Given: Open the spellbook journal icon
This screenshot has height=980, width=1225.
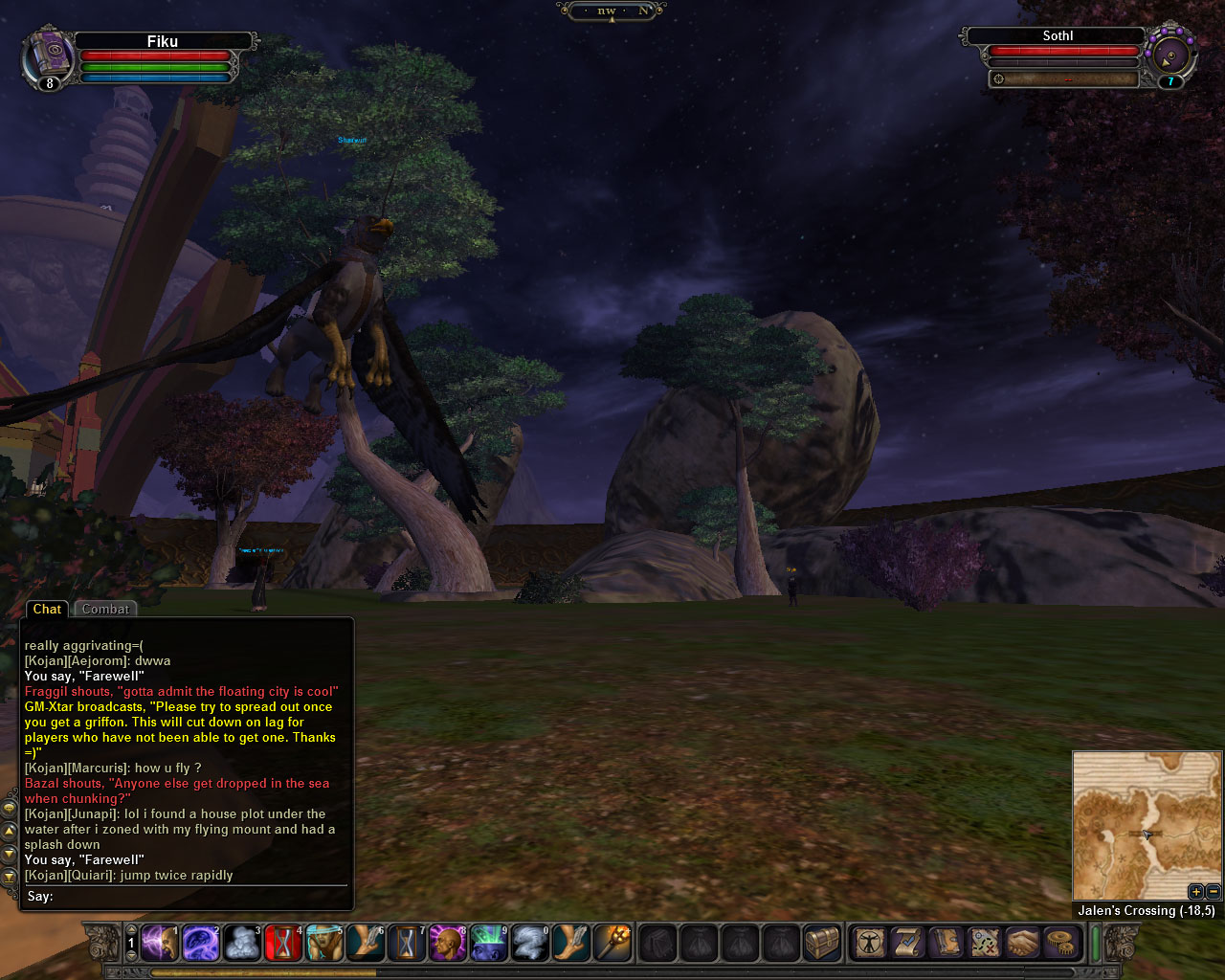Looking at the screenshot, I should 946,943.
